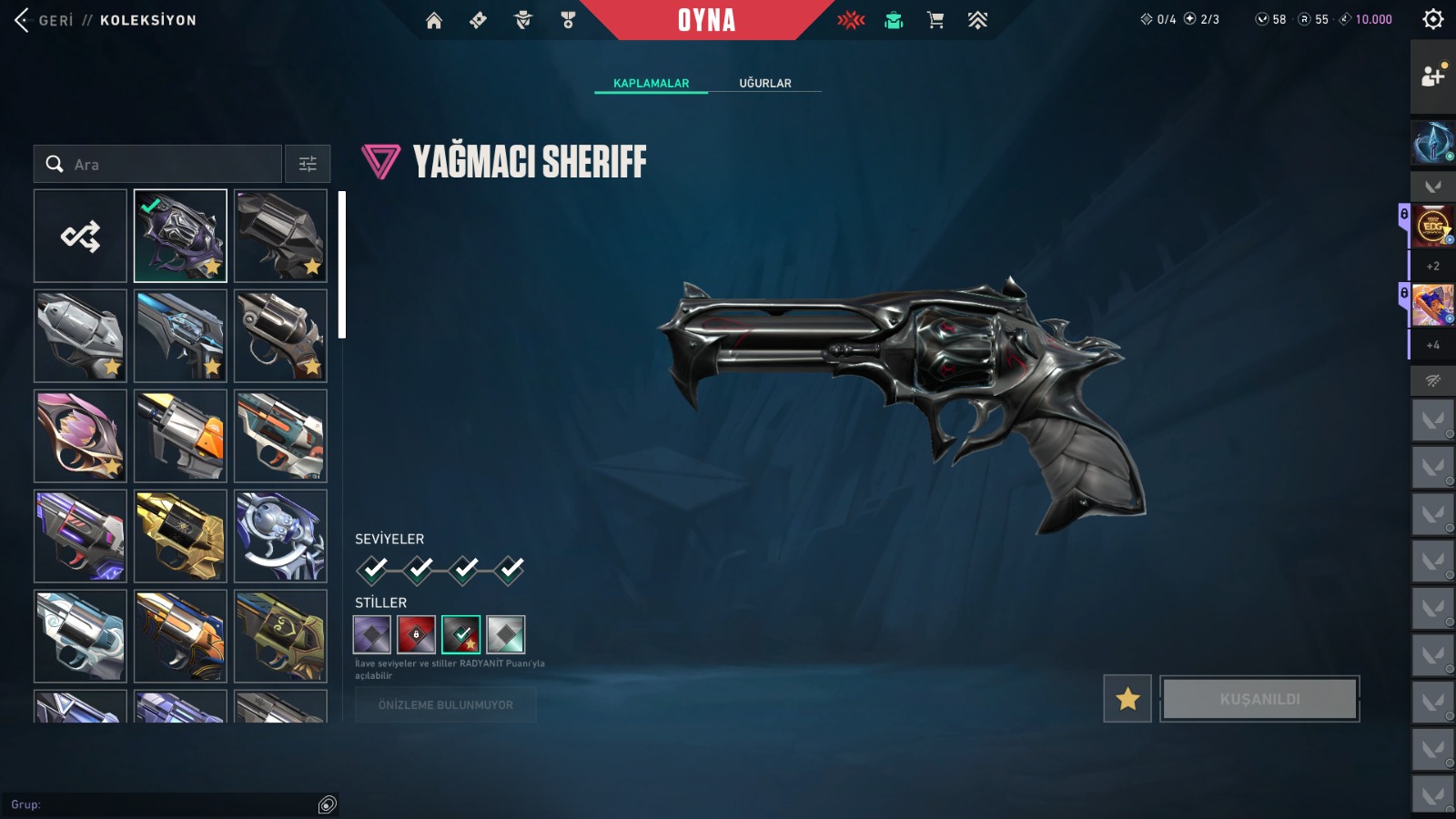Click the ÖNİZLEME BULUNMUYOR preview button
Image resolution: width=1456 pixels, height=819 pixels.
pyautogui.click(x=445, y=705)
